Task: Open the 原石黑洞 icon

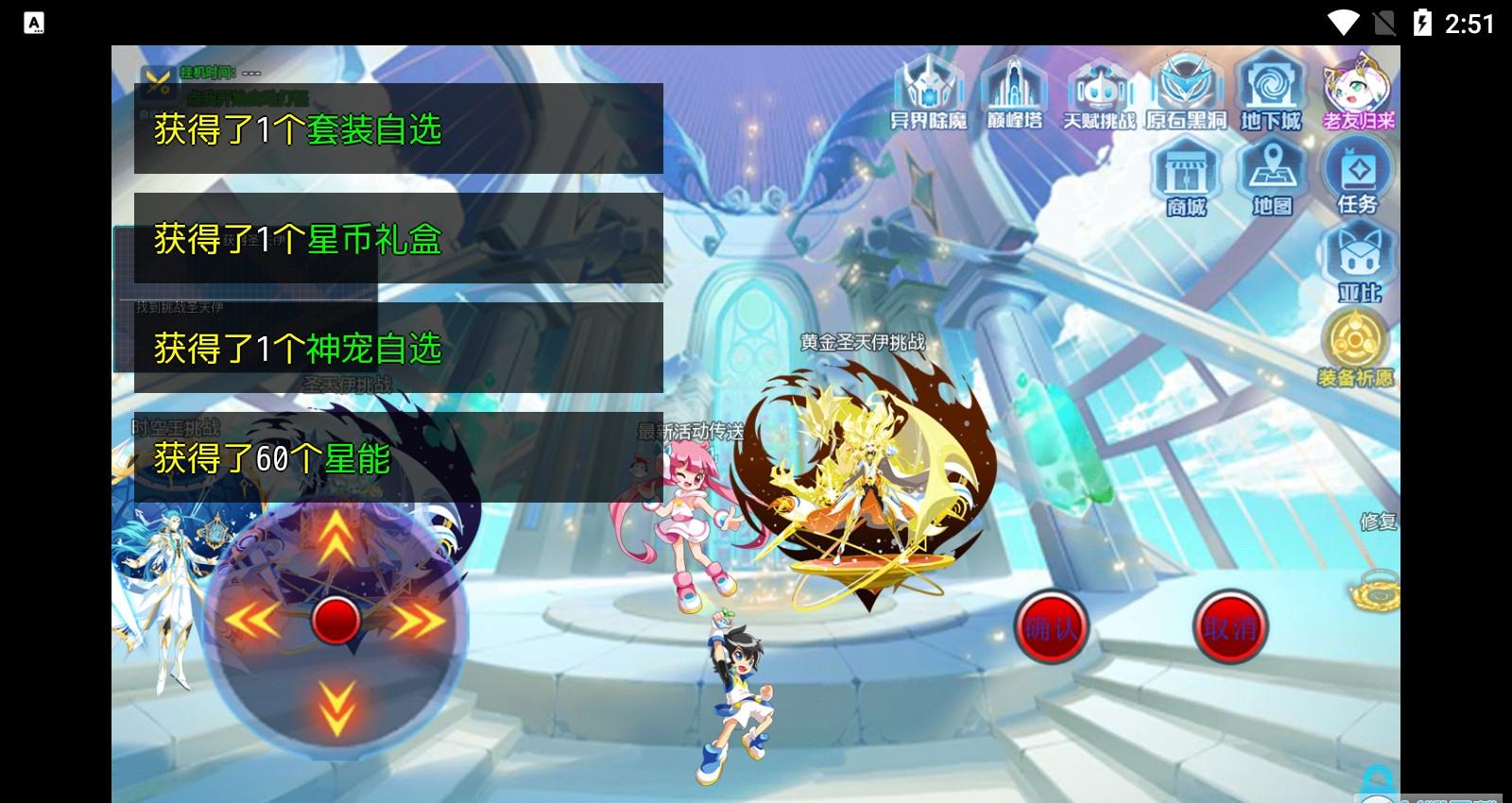Action: [1185, 93]
